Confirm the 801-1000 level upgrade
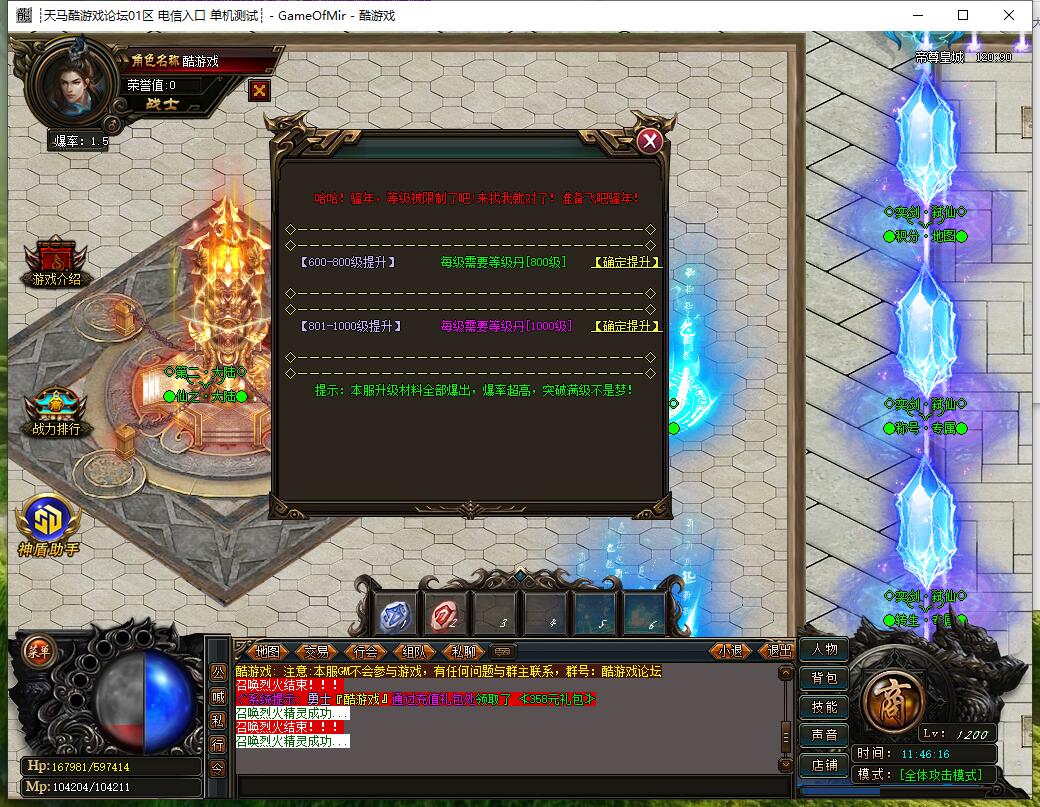 [627, 326]
